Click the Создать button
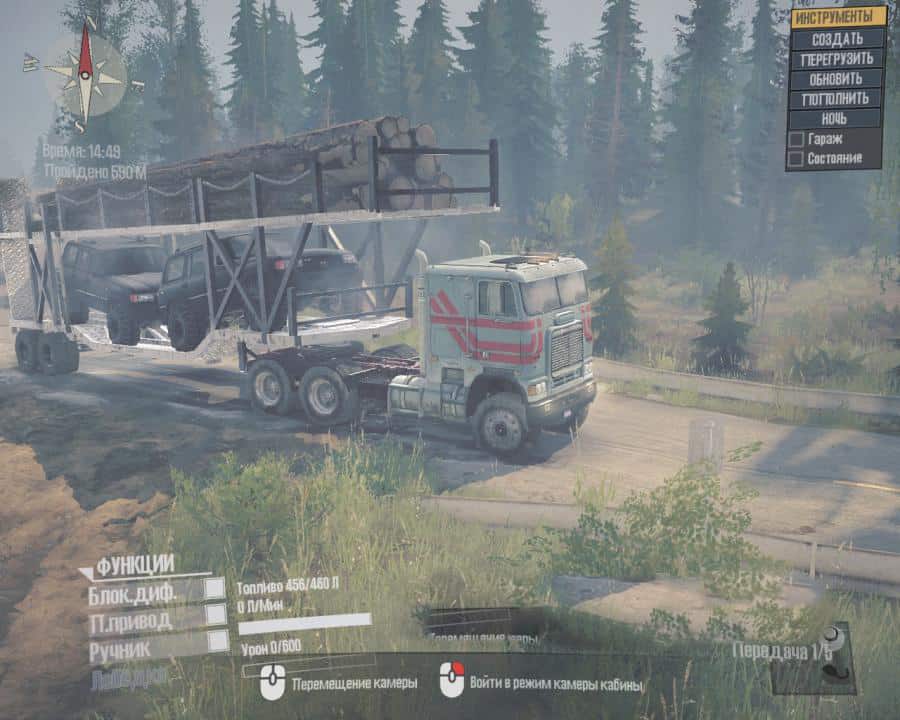Screen dimensions: 900x720 pos(837,38)
